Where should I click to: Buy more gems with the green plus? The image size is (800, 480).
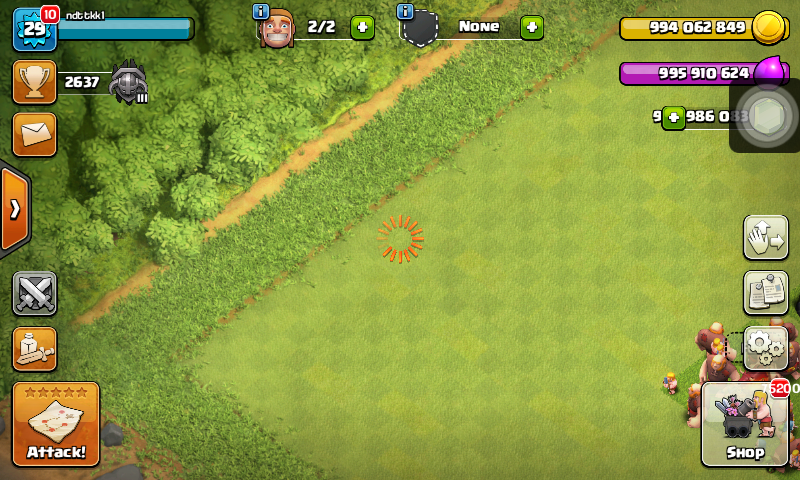pos(674,117)
